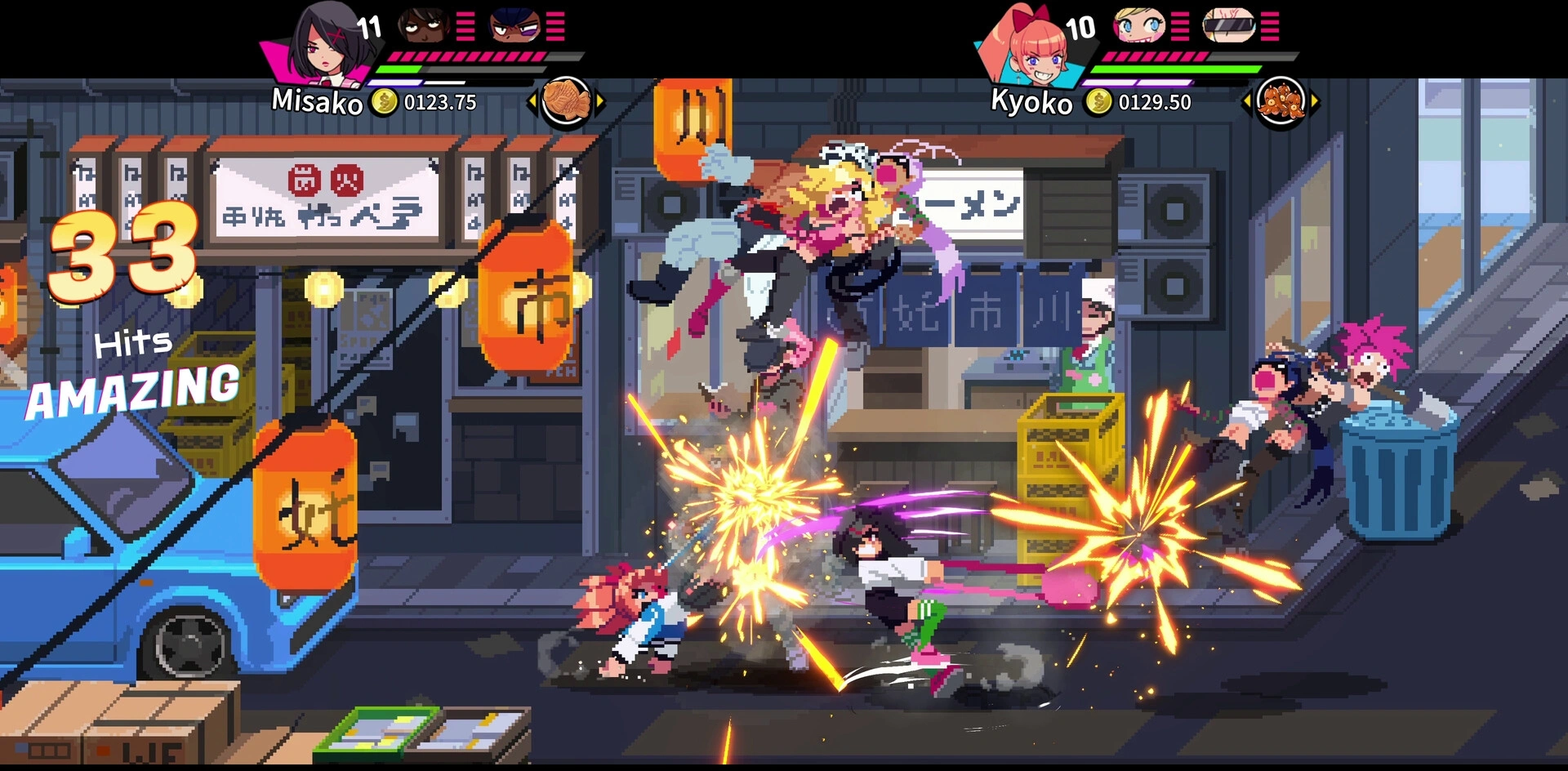Image resolution: width=1568 pixels, height=771 pixels.
Task: Select Misako's dark-skinned brown-haired recruit portrait
Action: click(x=423, y=26)
